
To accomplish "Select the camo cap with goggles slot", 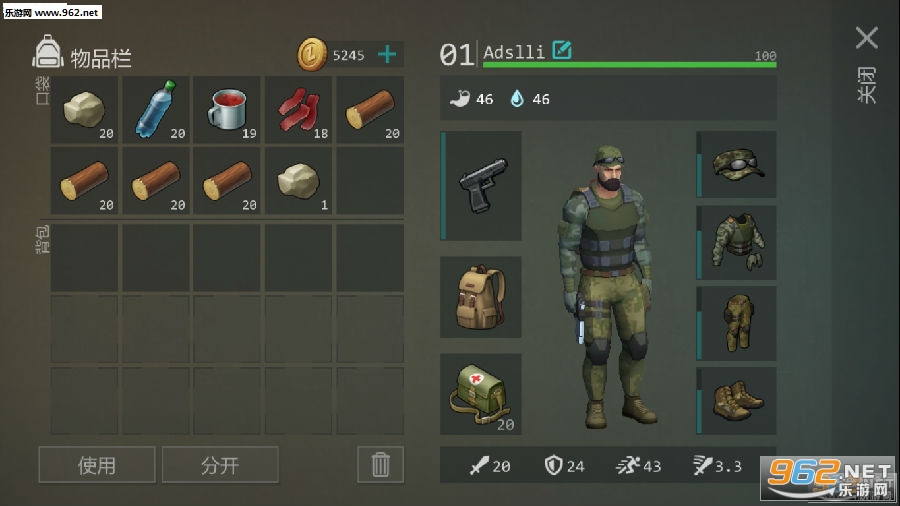I will [x=738, y=164].
